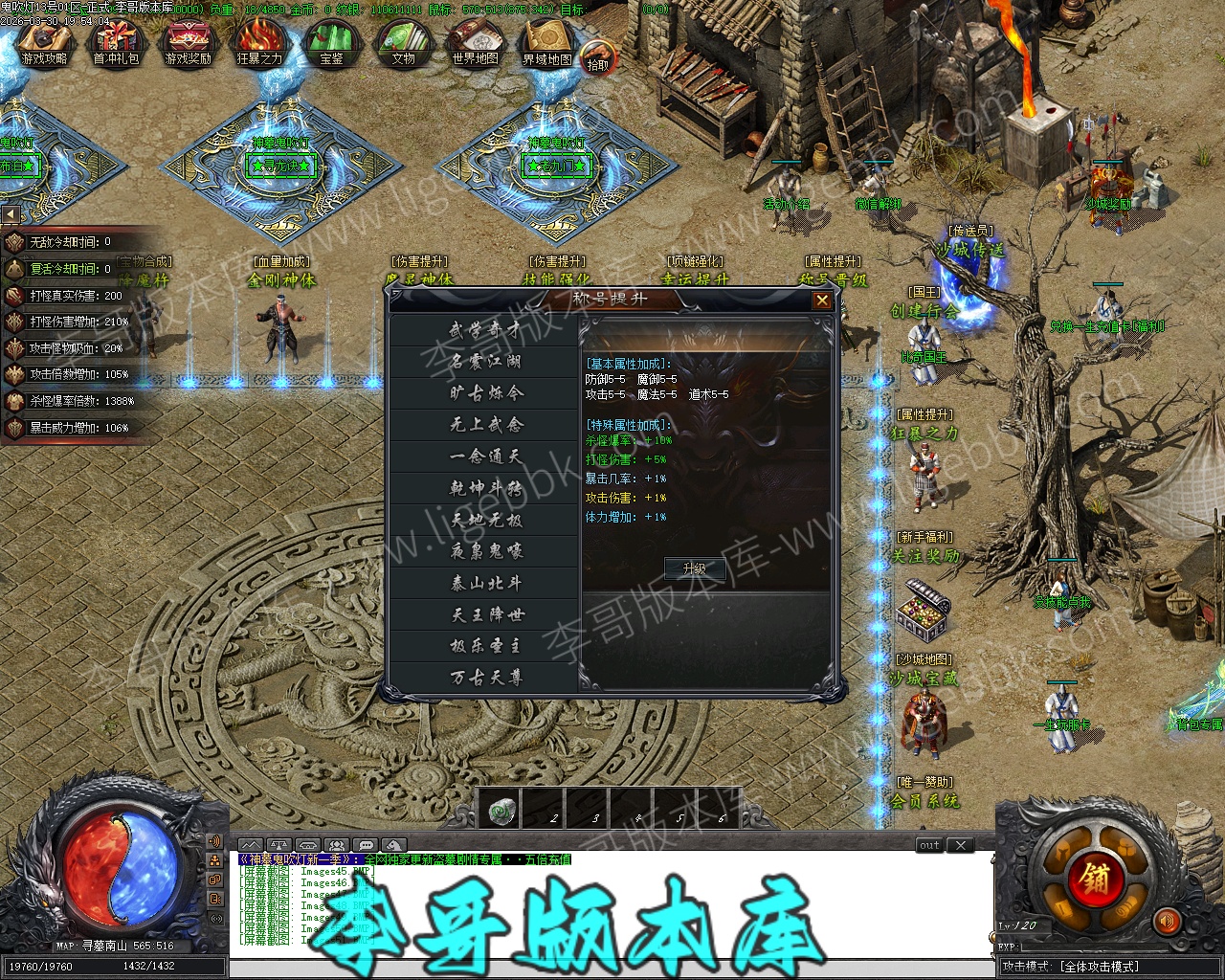Close the 称号提升 title upgrade window
This screenshot has height=980, width=1225.
point(821,301)
